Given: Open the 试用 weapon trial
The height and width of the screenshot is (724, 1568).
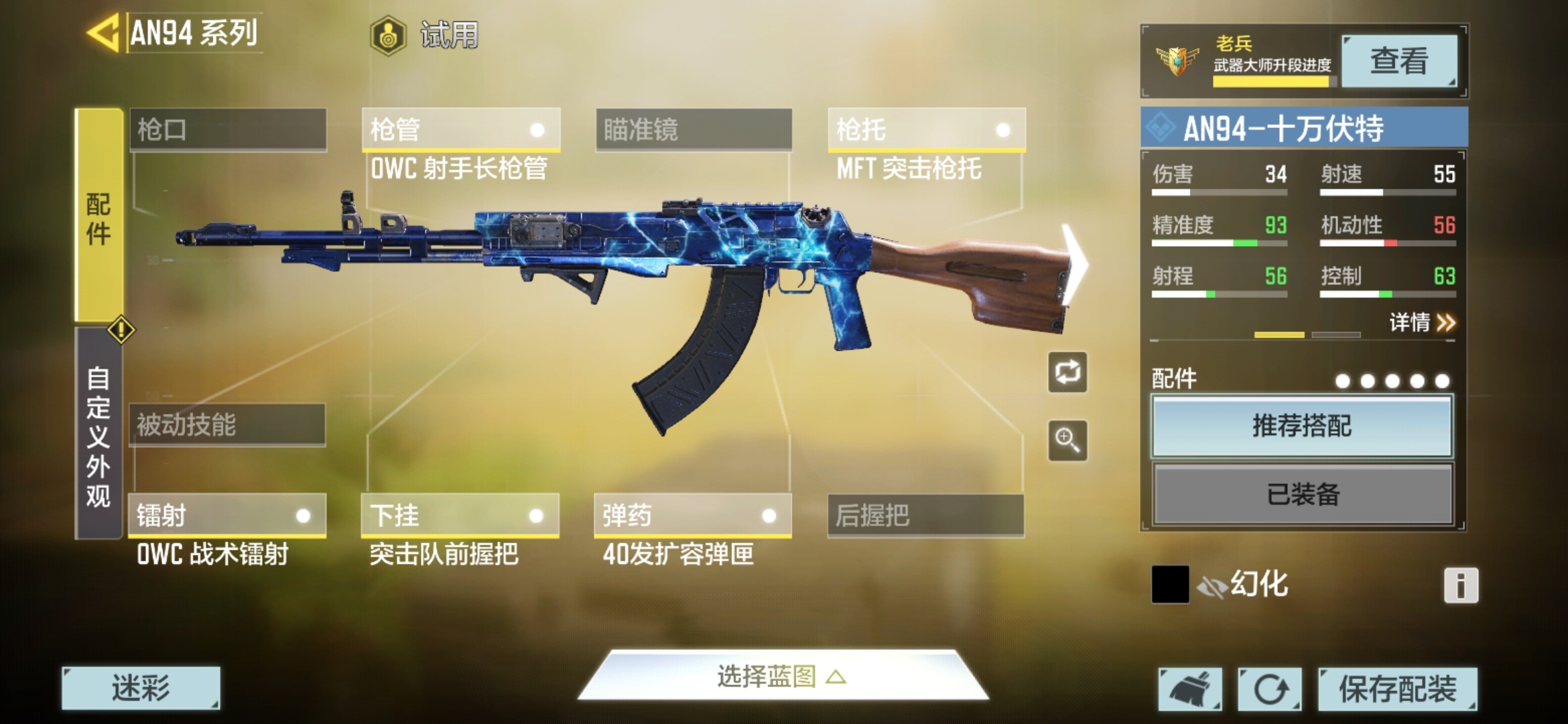Looking at the screenshot, I should coord(425,35).
